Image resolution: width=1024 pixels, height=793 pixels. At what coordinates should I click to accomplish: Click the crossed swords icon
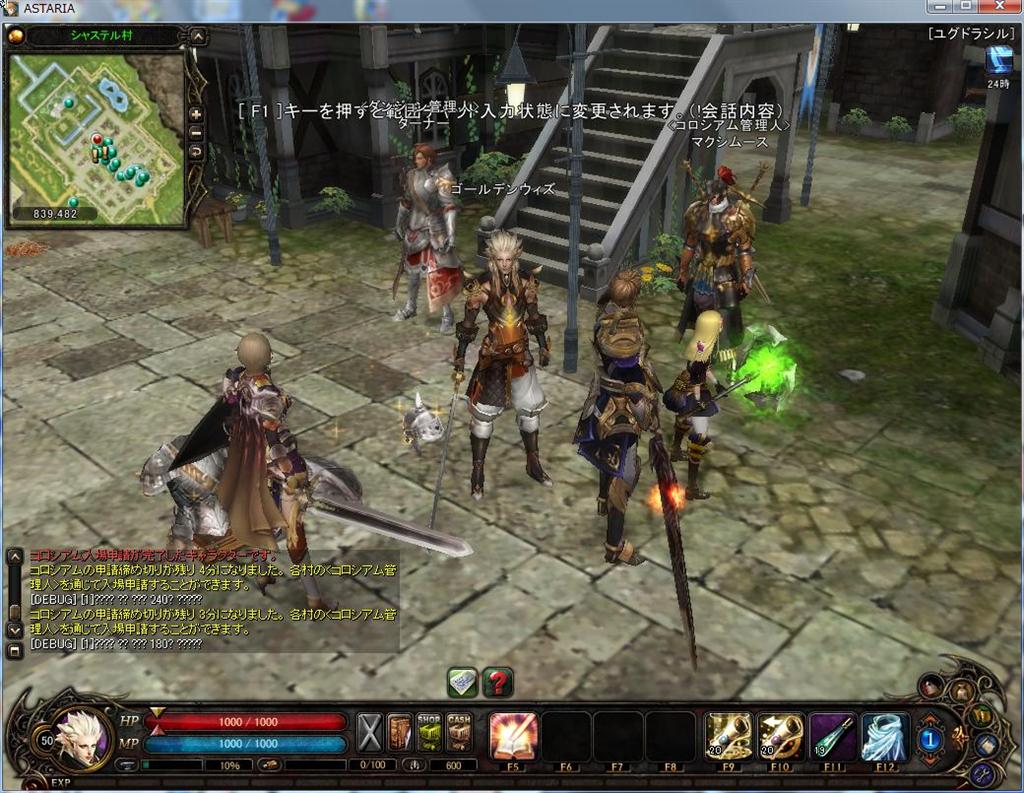371,733
